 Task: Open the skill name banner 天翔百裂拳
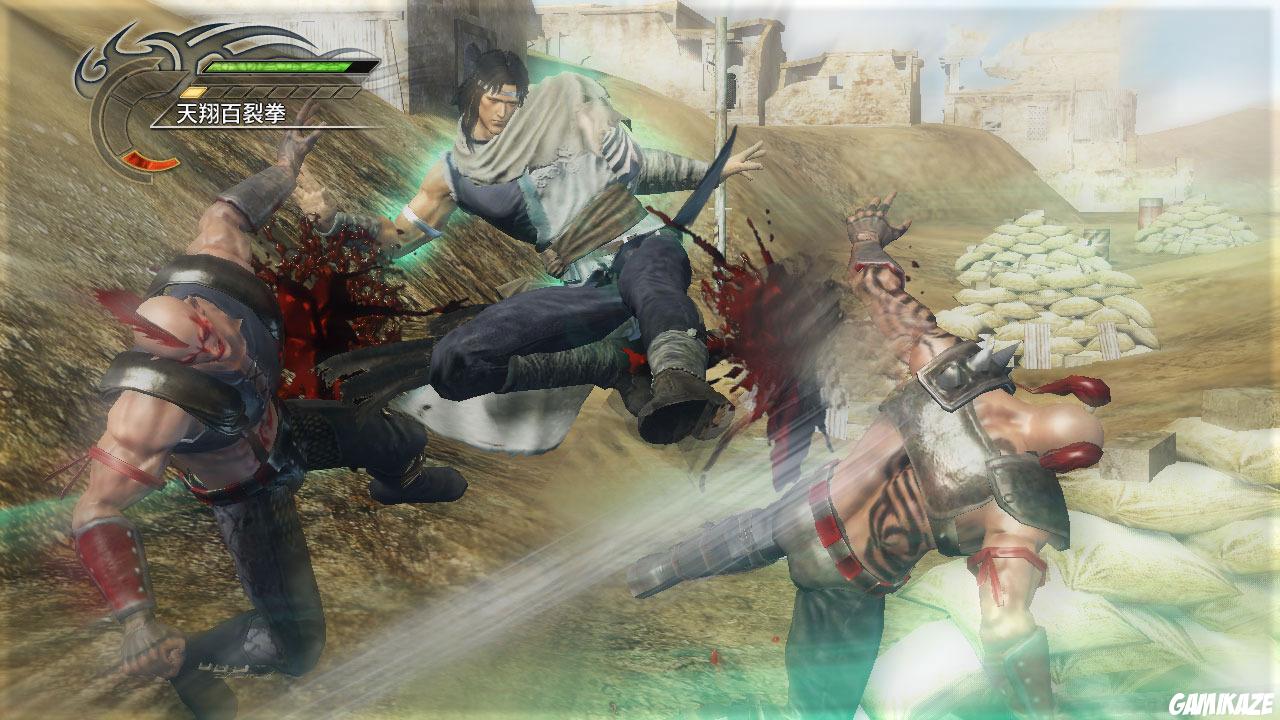pos(229,111)
